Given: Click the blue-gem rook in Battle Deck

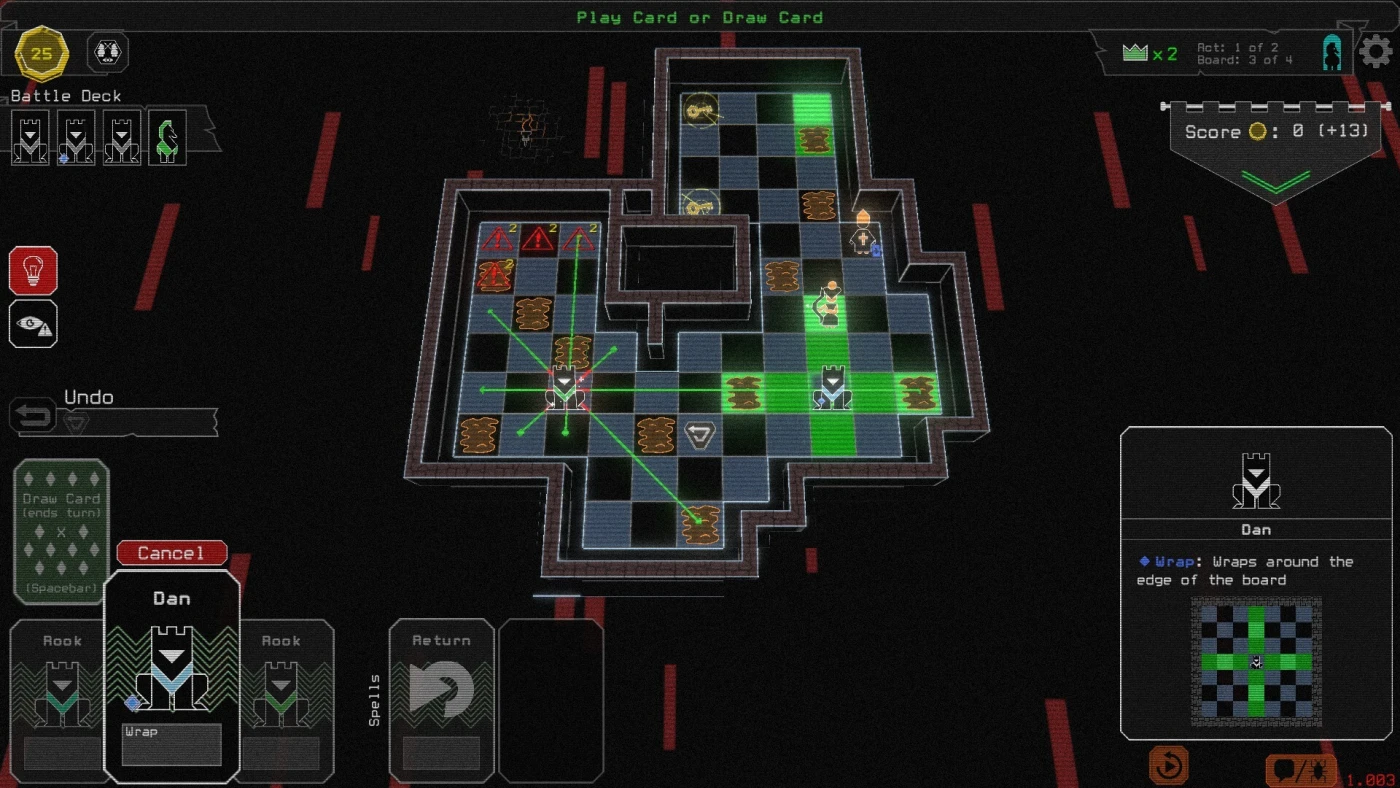Looking at the screenshot, I should (x=76, y=138).
